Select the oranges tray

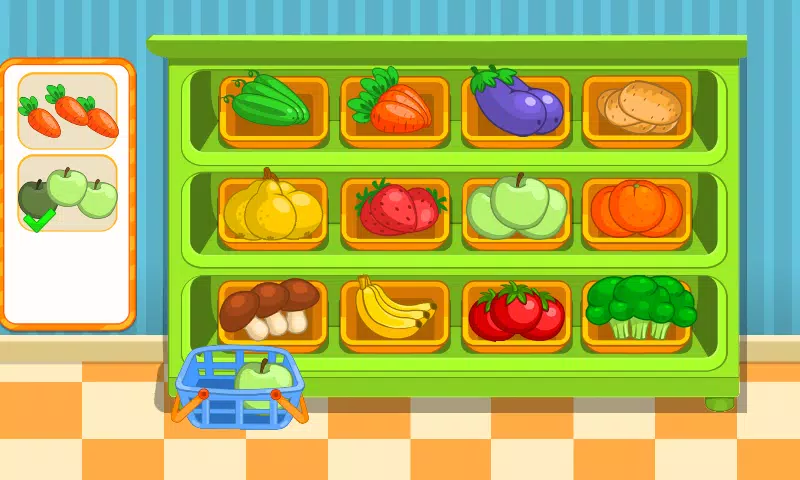point(637,208)
